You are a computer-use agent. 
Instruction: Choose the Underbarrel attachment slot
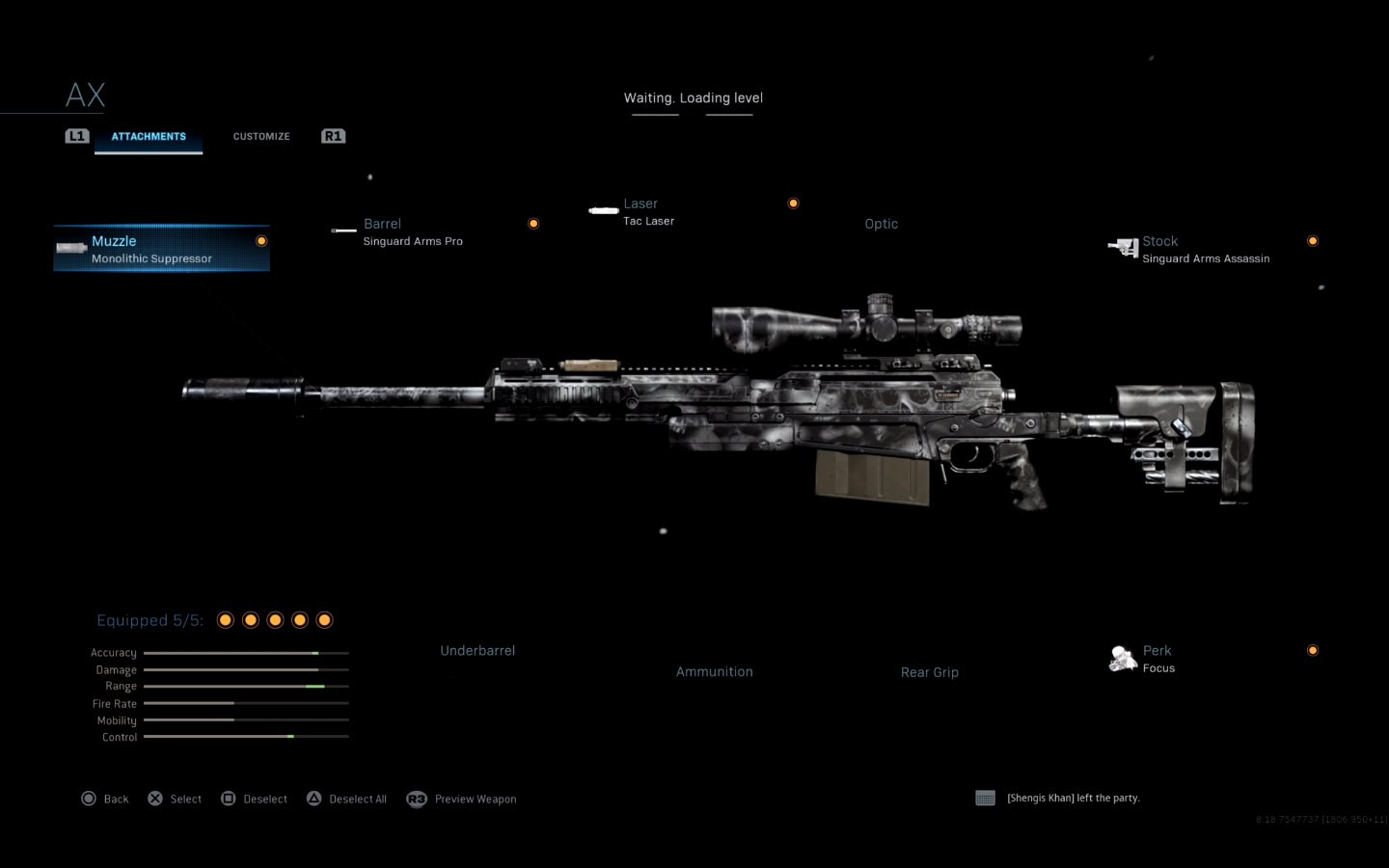[477, 651]
